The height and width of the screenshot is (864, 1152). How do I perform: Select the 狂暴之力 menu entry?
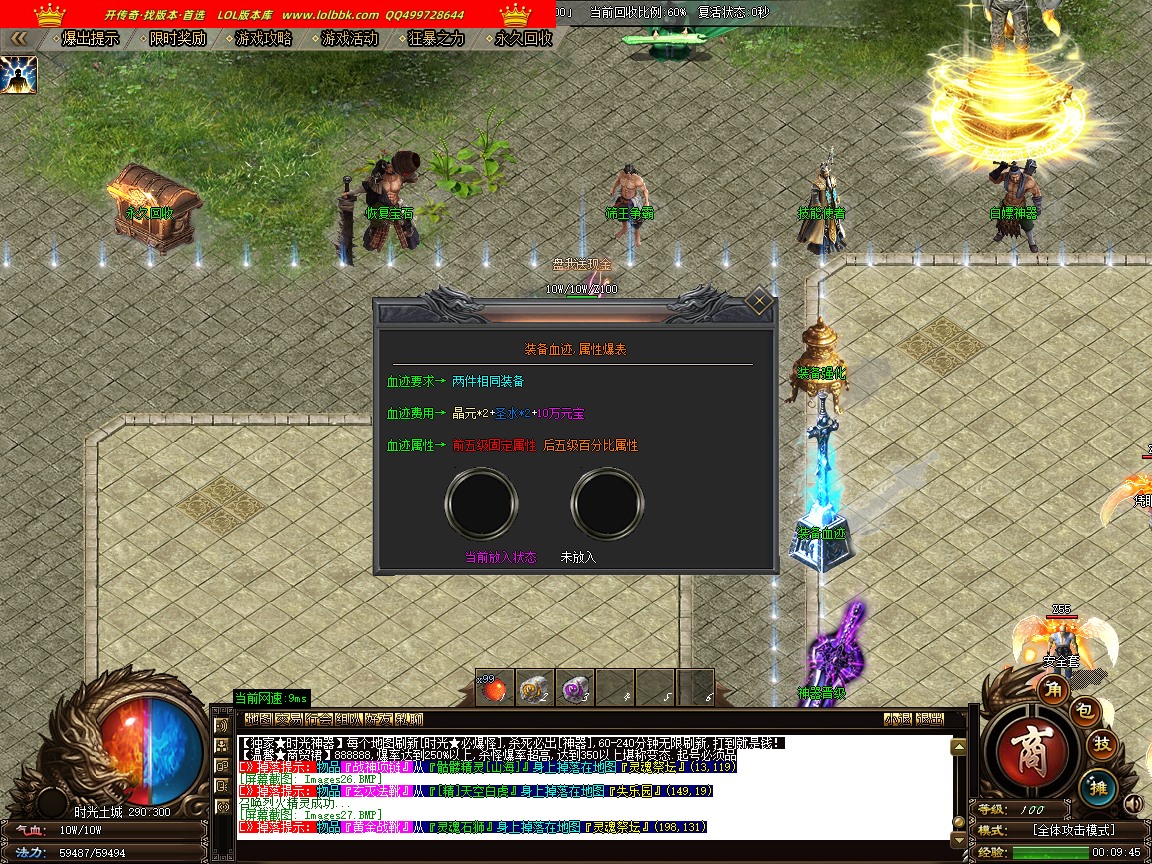437,39
